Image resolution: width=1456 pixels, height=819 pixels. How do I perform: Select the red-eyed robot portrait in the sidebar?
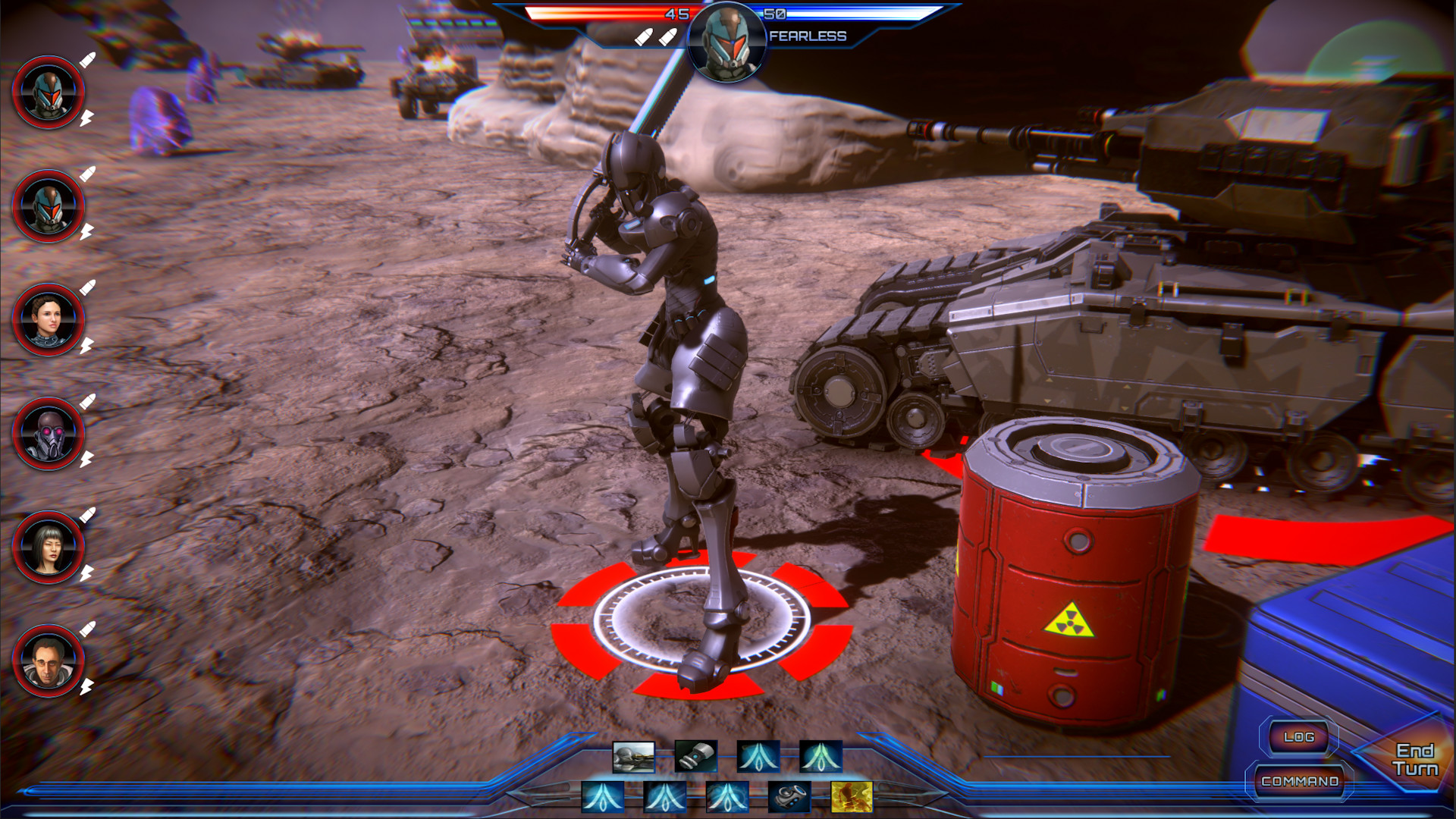tap(49, 434)
